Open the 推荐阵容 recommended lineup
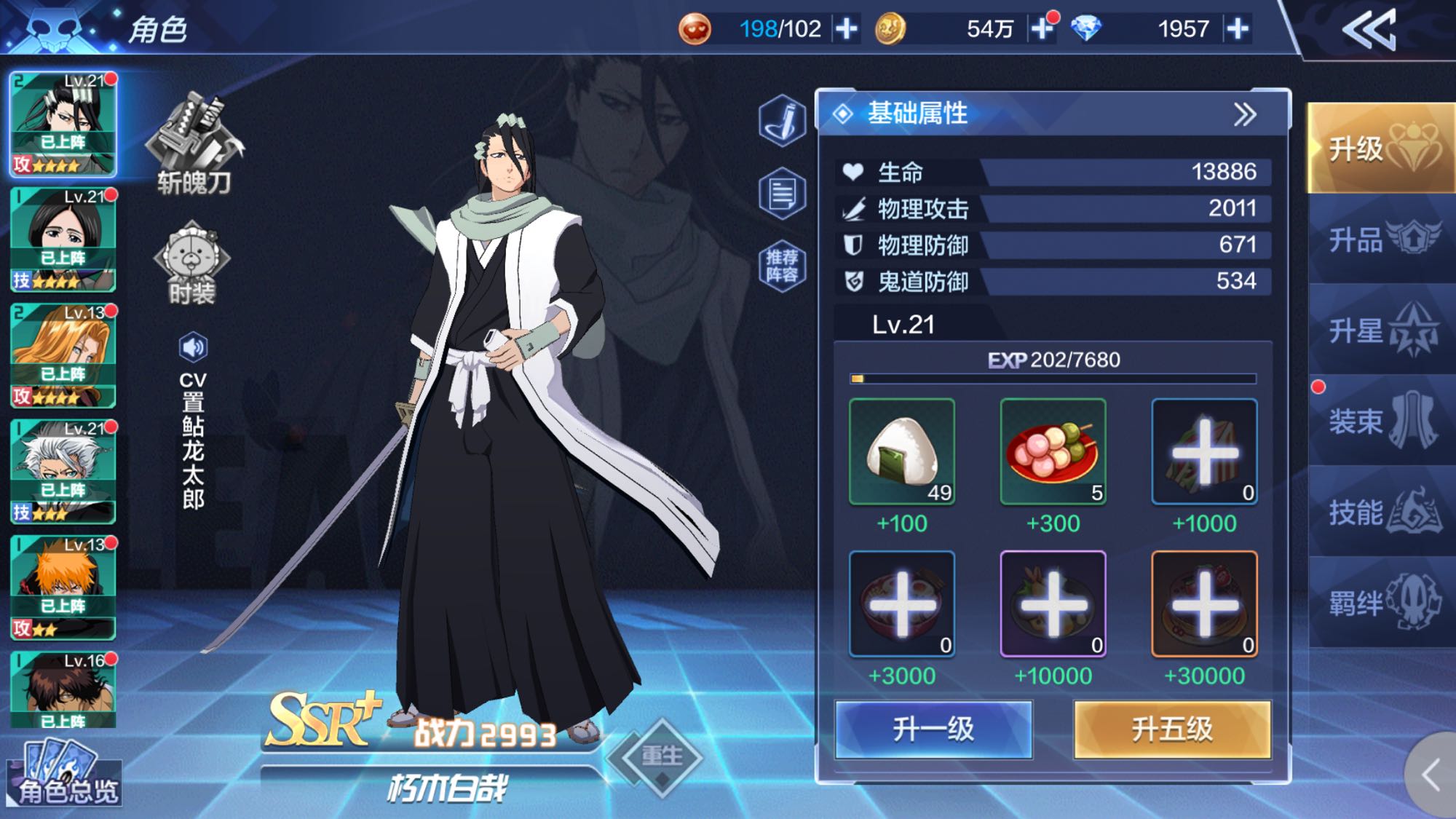1456x819 pixels. (x=782, y=266)
